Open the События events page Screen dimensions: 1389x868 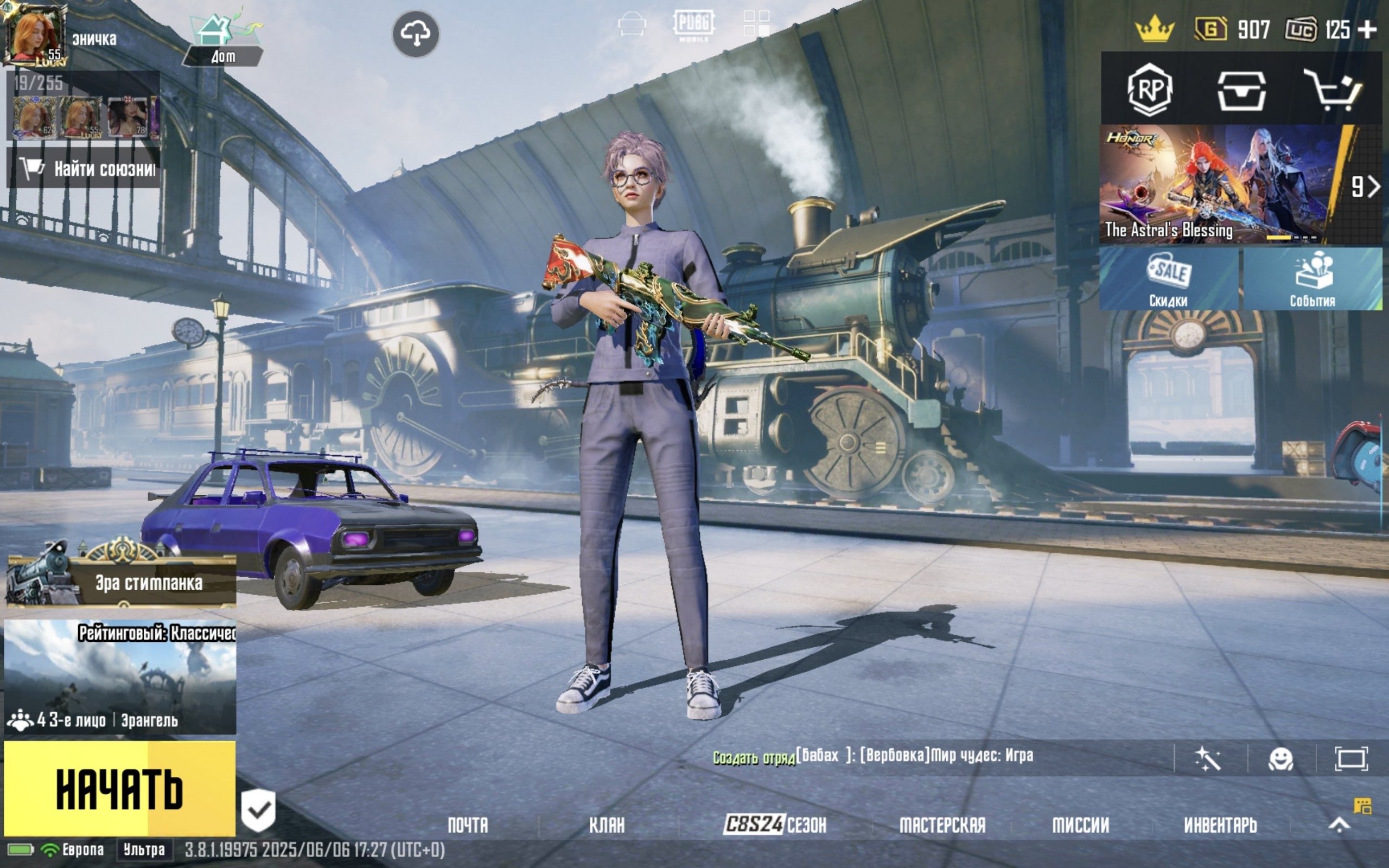click(x=1312, y=279)
